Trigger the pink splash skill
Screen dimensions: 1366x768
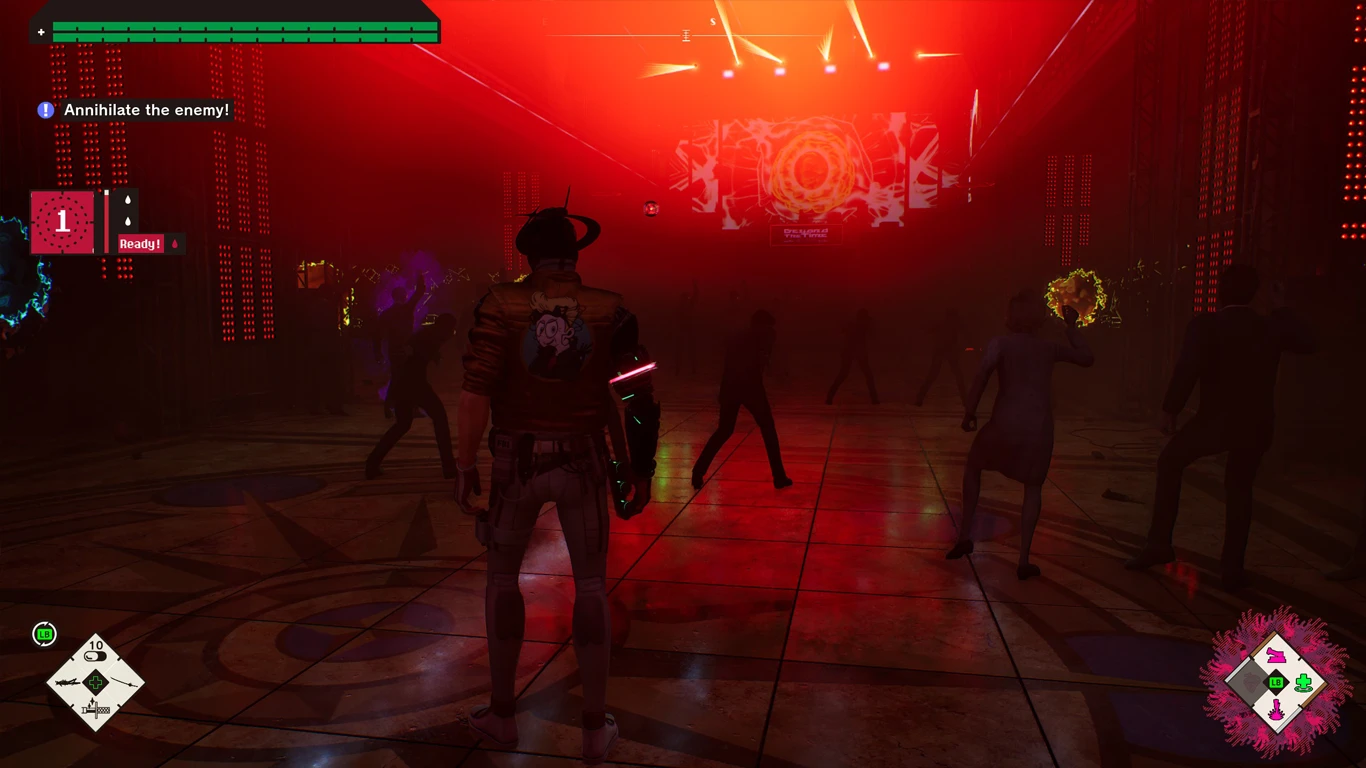click(1276, 712)
